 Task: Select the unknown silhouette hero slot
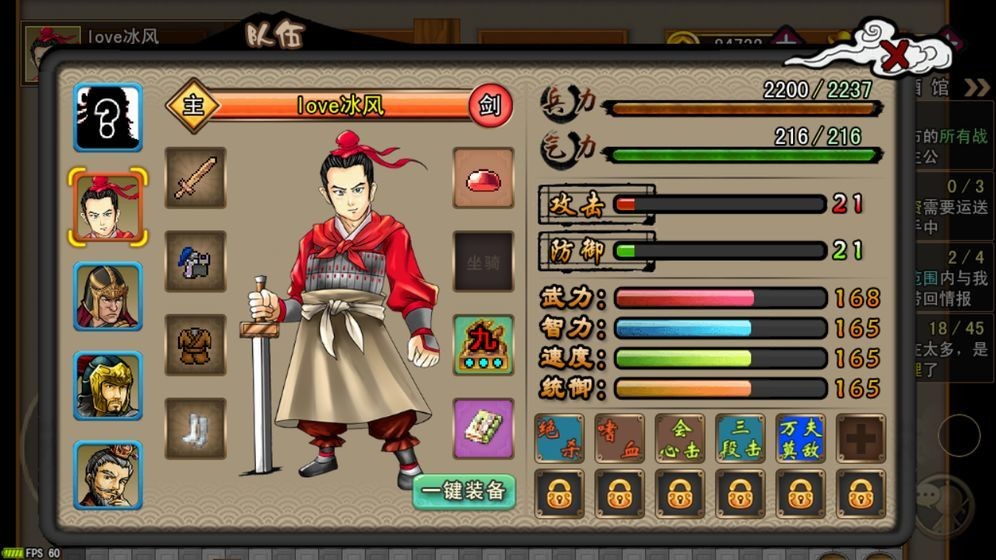(108, 117)
